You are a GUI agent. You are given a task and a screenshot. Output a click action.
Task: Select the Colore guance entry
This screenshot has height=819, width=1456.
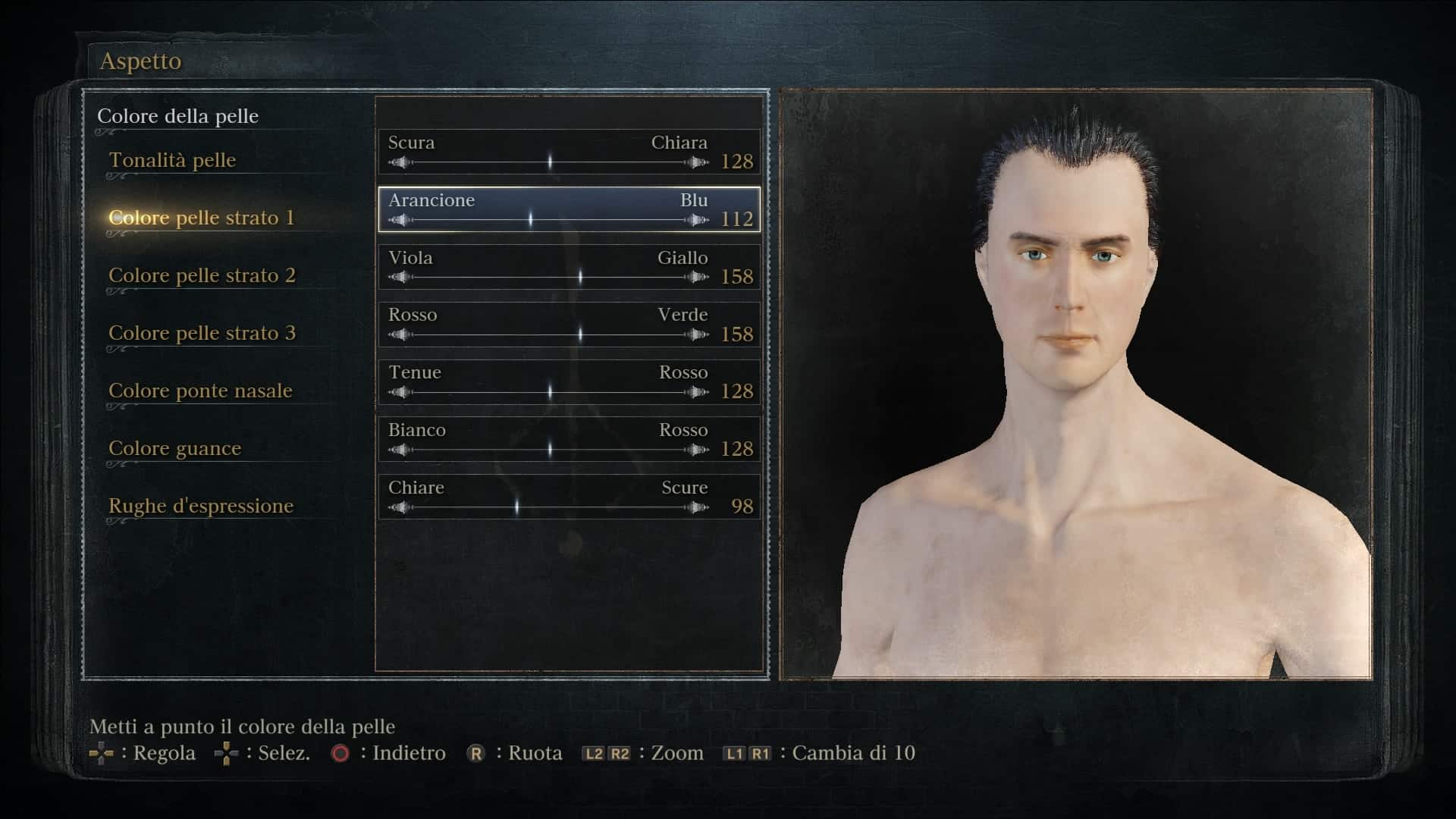[174, 448]
